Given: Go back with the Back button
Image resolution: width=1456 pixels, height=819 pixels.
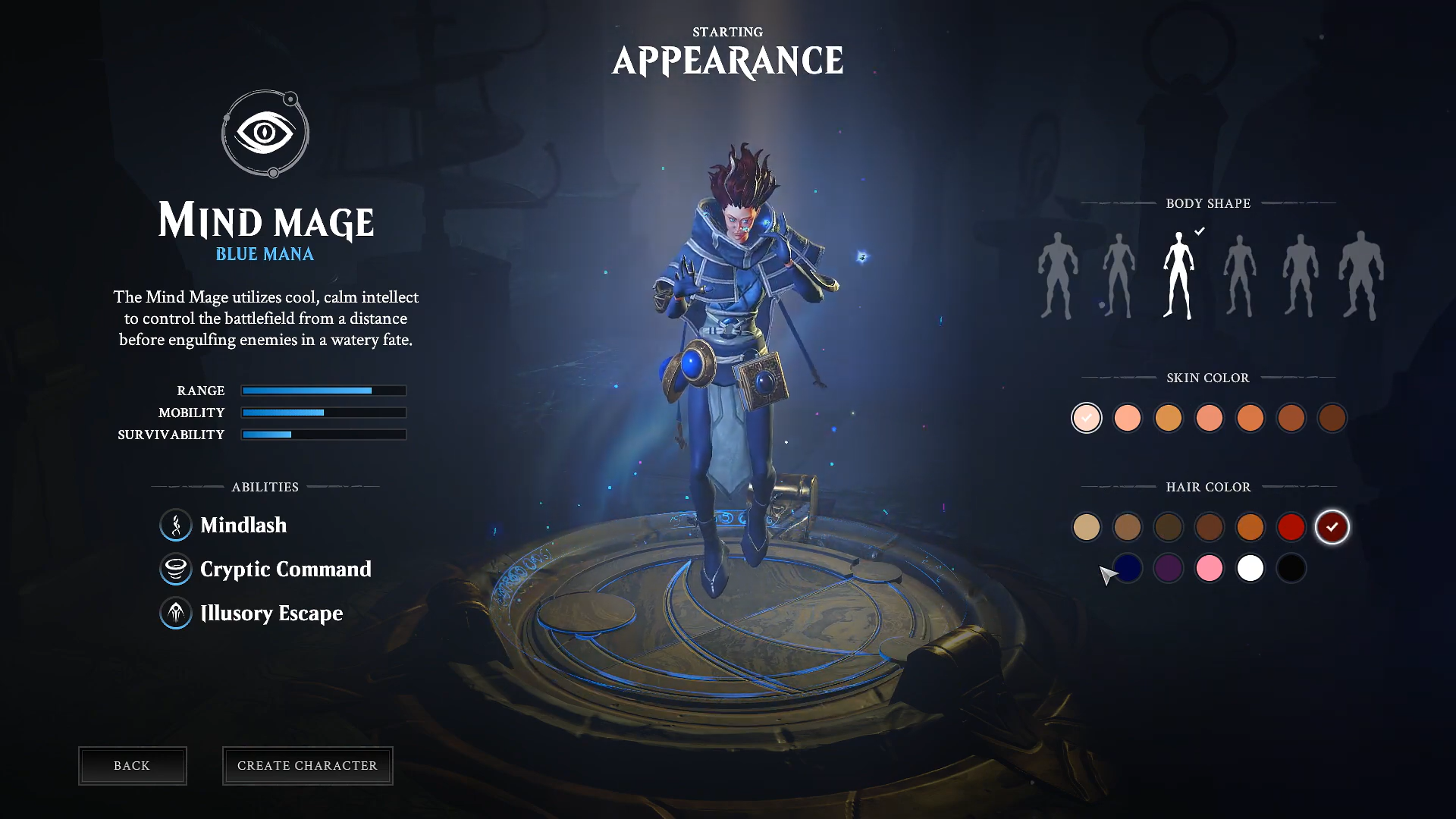Looking at the screenshot, I should click(132, 766).
